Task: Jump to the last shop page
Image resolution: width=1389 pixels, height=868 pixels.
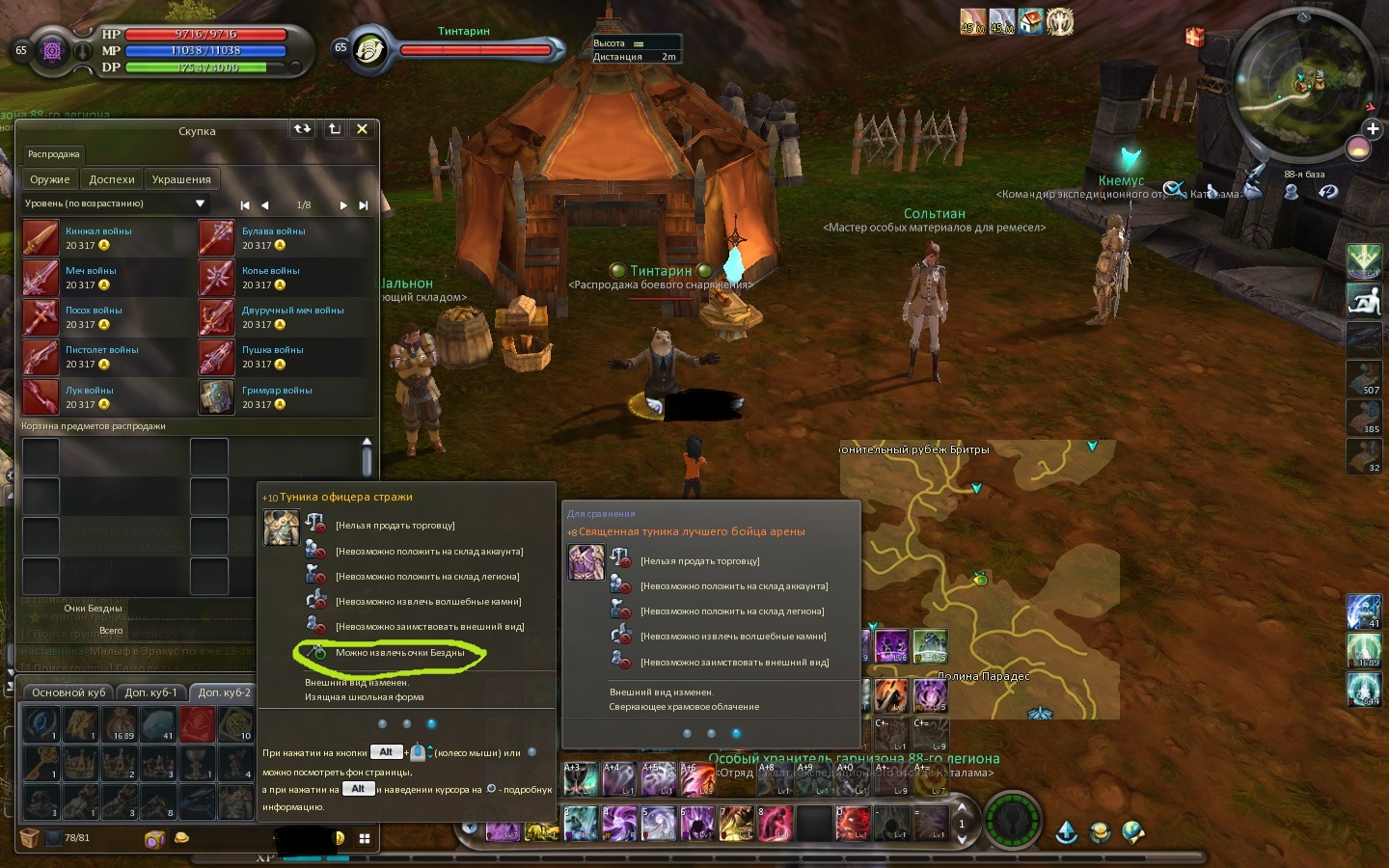Action: 364,205
